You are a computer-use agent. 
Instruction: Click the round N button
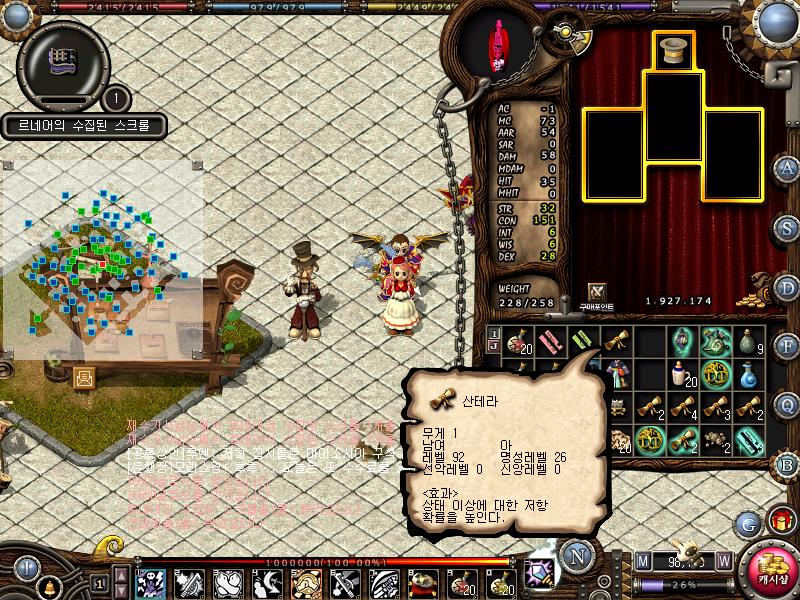click(x=575, y=554)
